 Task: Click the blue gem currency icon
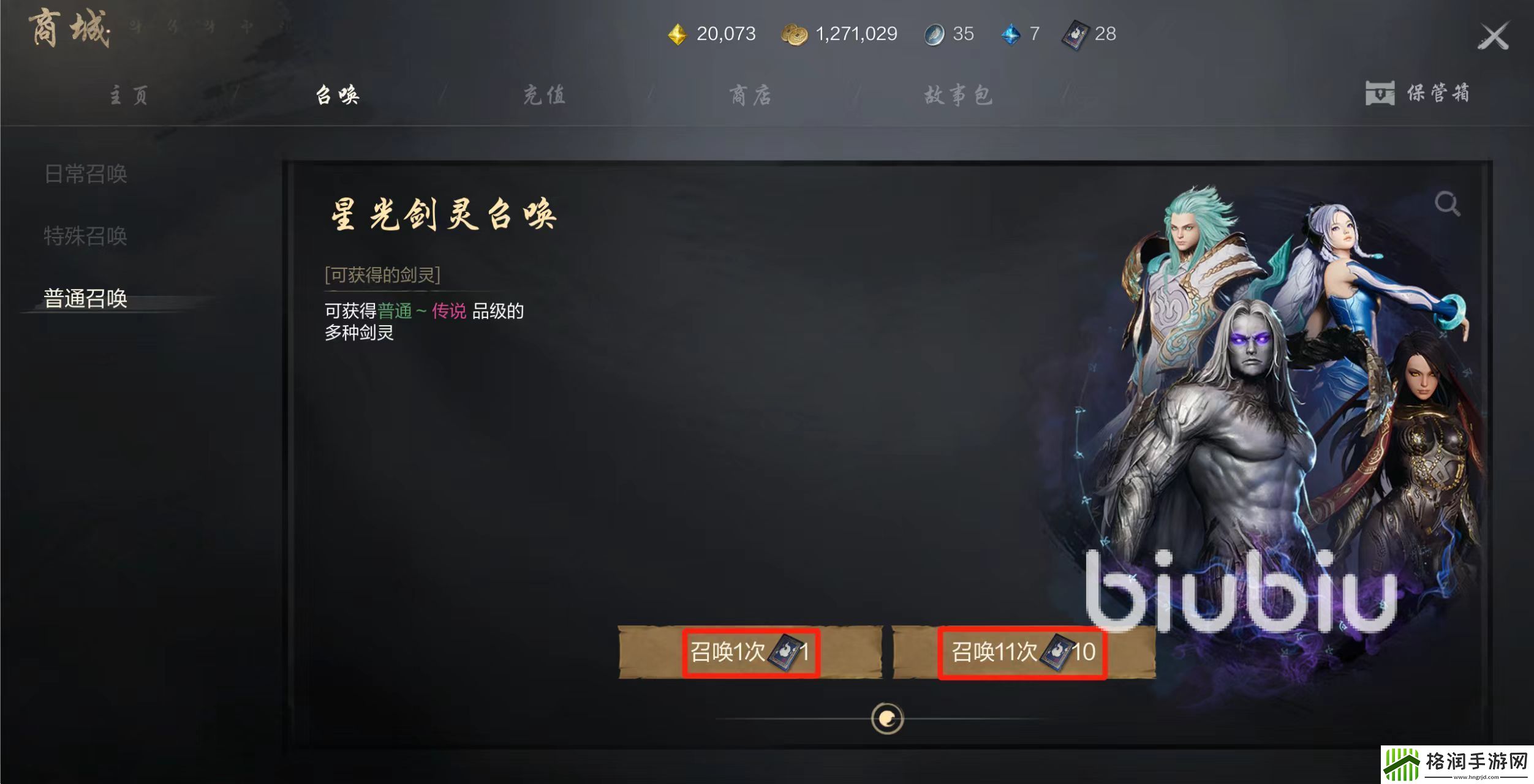(1011, 34)
